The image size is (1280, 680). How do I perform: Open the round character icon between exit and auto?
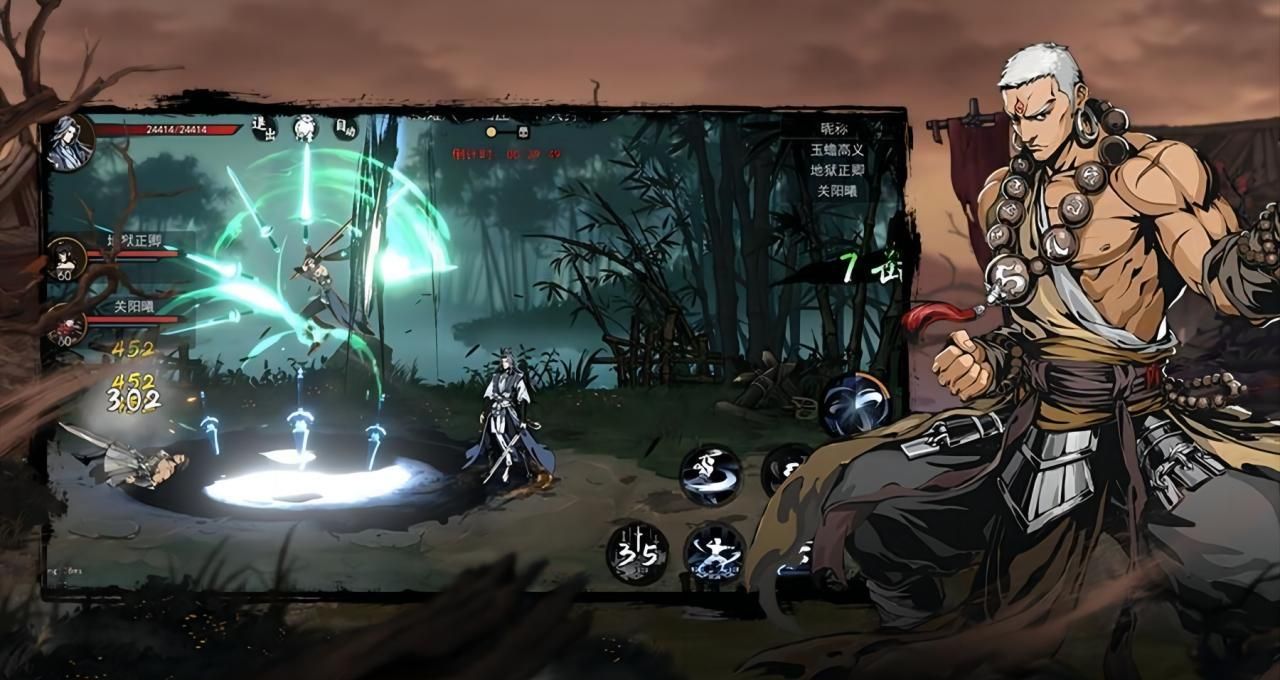305,127
